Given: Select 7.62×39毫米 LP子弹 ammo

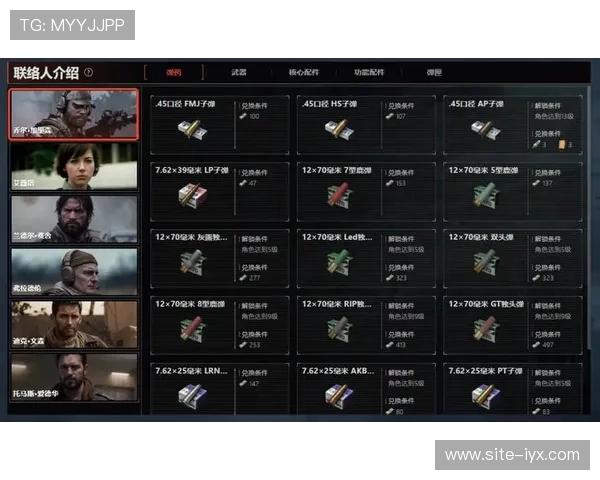Looking at the screenshot, I should (x=220, y=191).
